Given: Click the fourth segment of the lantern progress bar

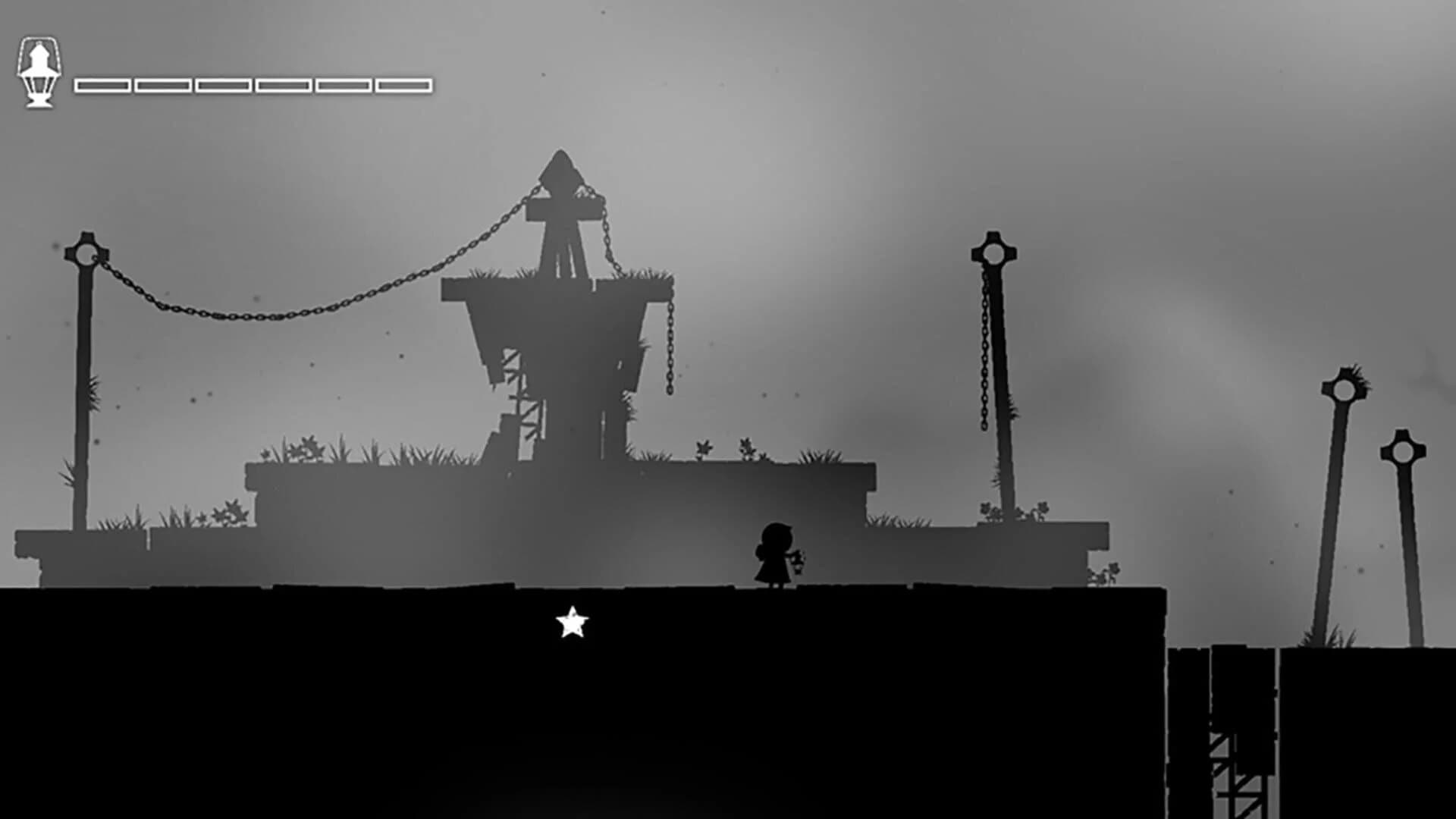Looking at the screenshot, I should pyautogui.click(x=283, y=84).
